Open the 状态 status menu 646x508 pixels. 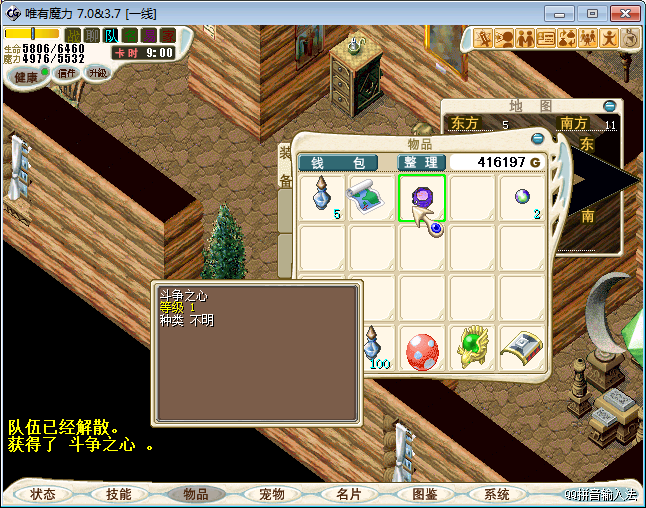tap(43, 494)
